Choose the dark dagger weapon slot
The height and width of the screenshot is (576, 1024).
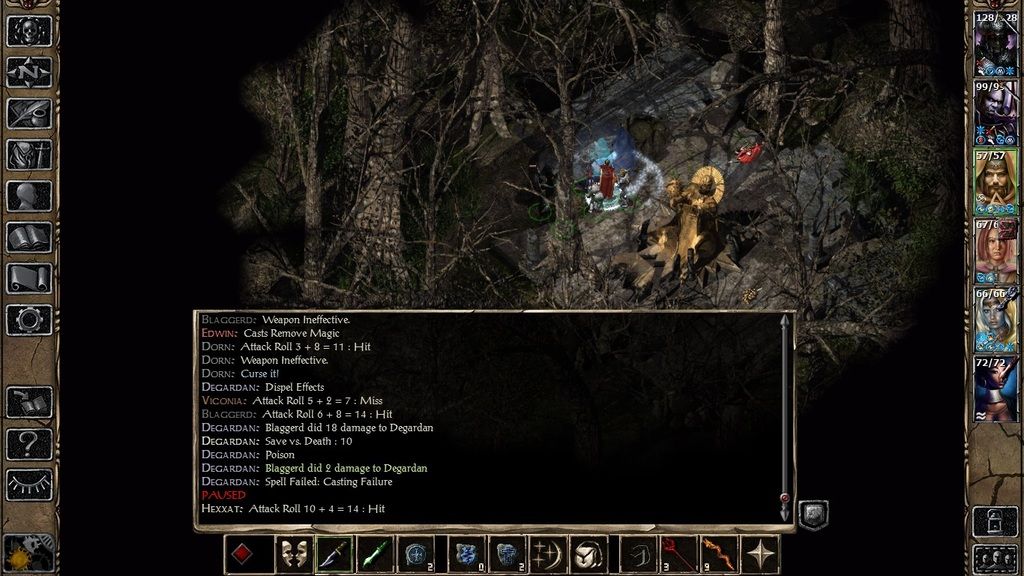point(335,554)
